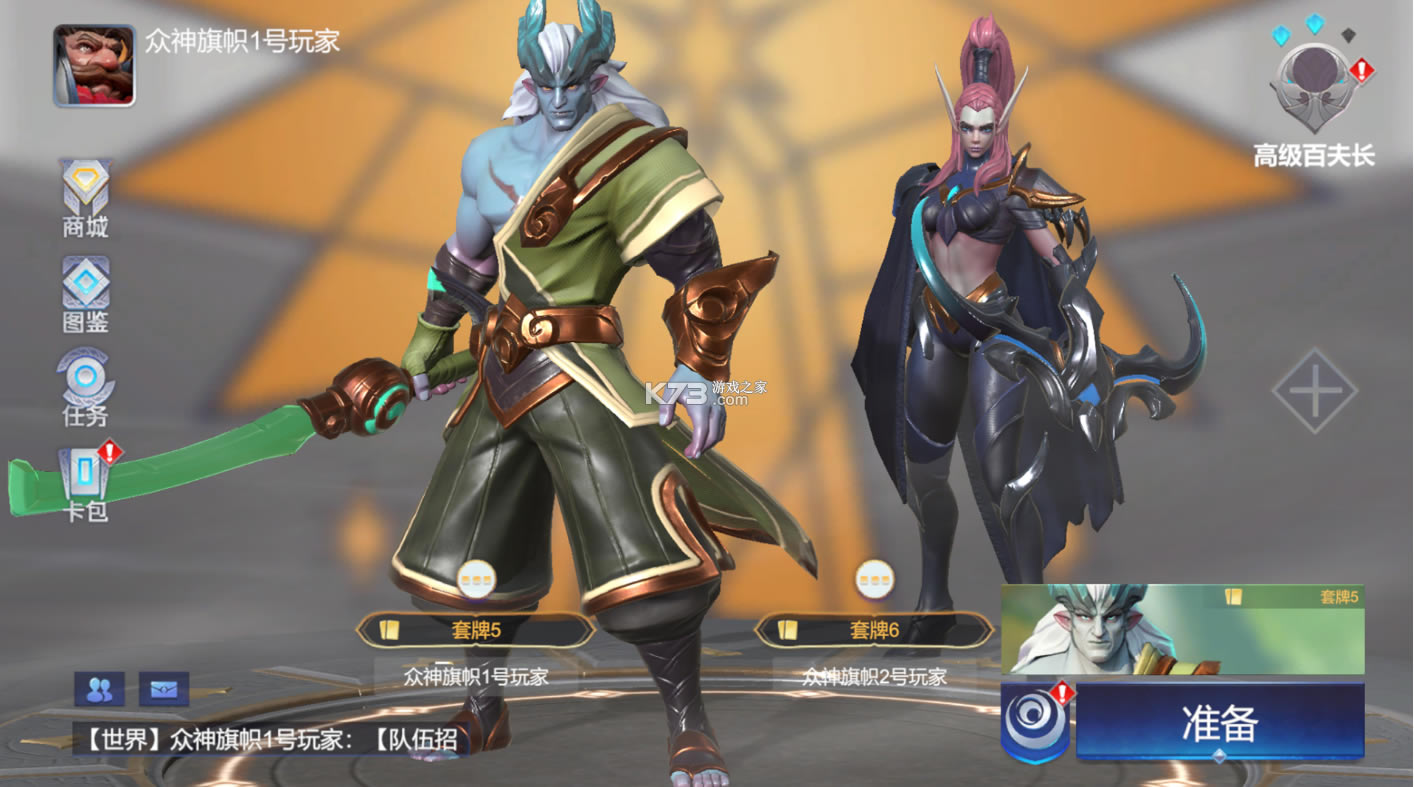Screen dimensions: 1414x787
Task: Open the 世界 world chat bar
Action: point(272,740)
